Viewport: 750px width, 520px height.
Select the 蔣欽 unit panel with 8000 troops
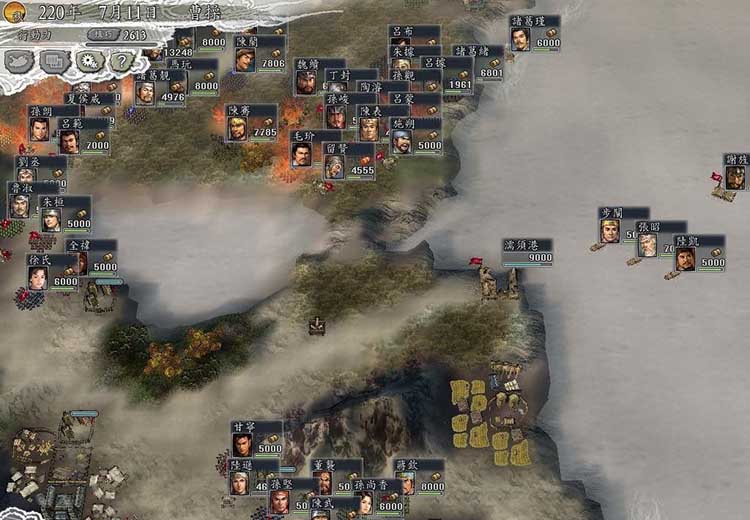418,476
